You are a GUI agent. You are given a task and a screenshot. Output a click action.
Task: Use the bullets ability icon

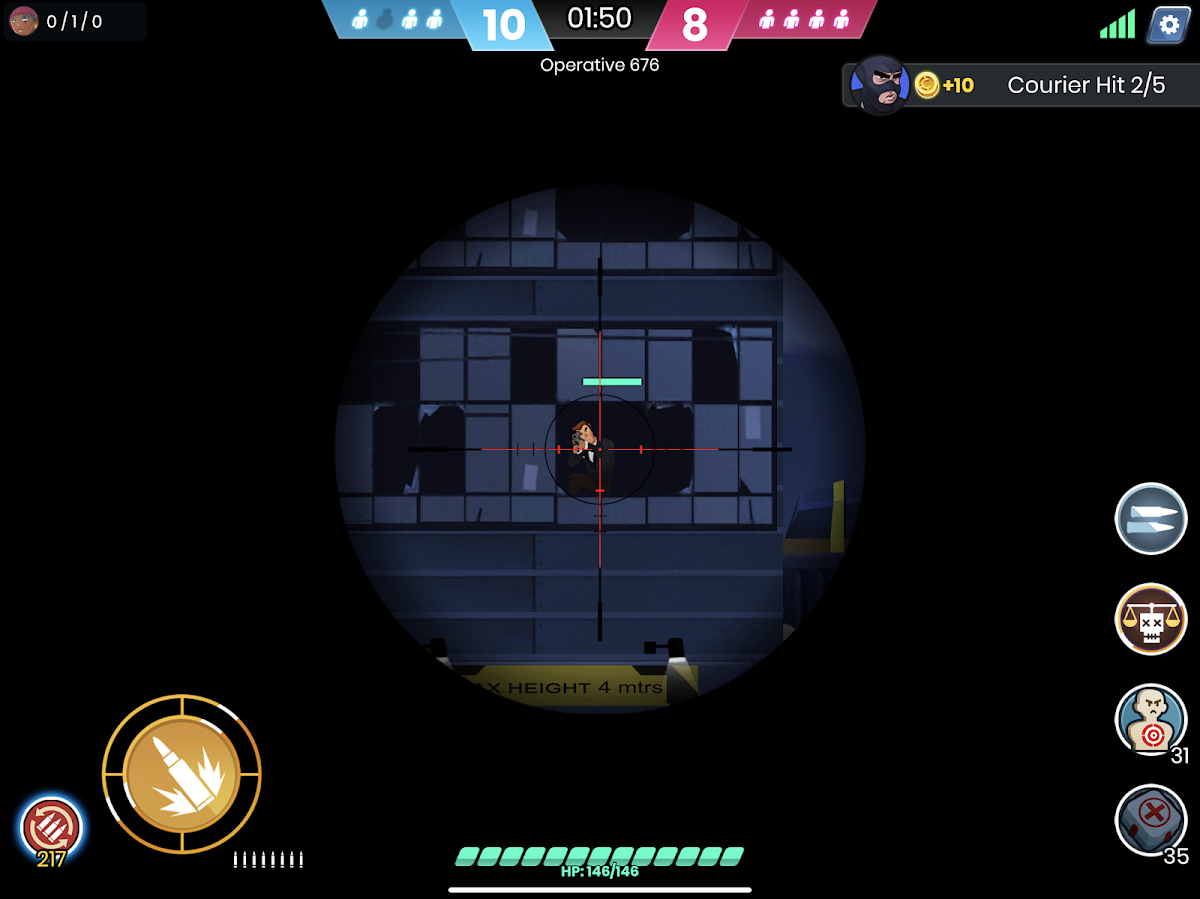(1150, 518)
